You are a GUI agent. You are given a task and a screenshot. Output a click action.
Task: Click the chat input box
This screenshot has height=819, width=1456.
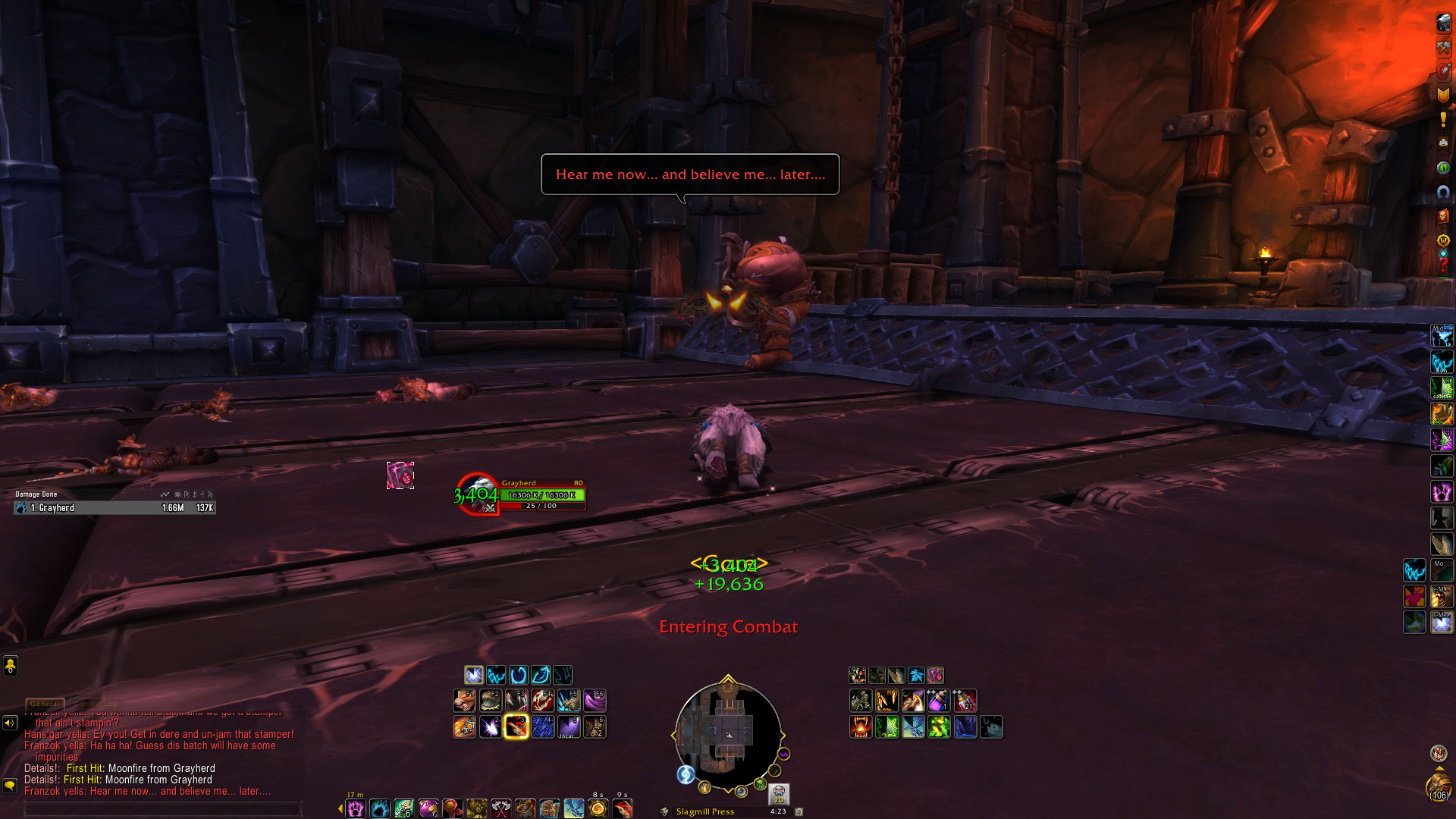click(163, 809)
